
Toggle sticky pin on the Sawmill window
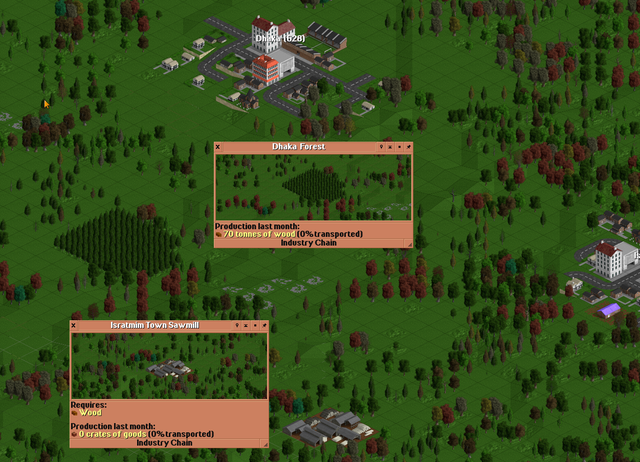[x=262, y=325]
